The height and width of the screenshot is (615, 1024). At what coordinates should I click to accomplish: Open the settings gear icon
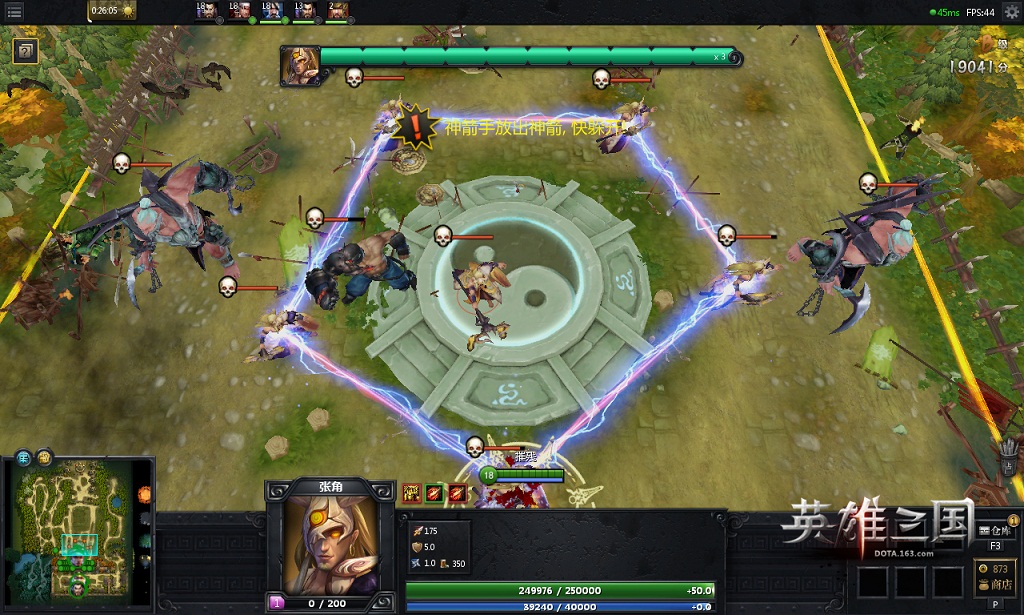tap(1011, 12)
